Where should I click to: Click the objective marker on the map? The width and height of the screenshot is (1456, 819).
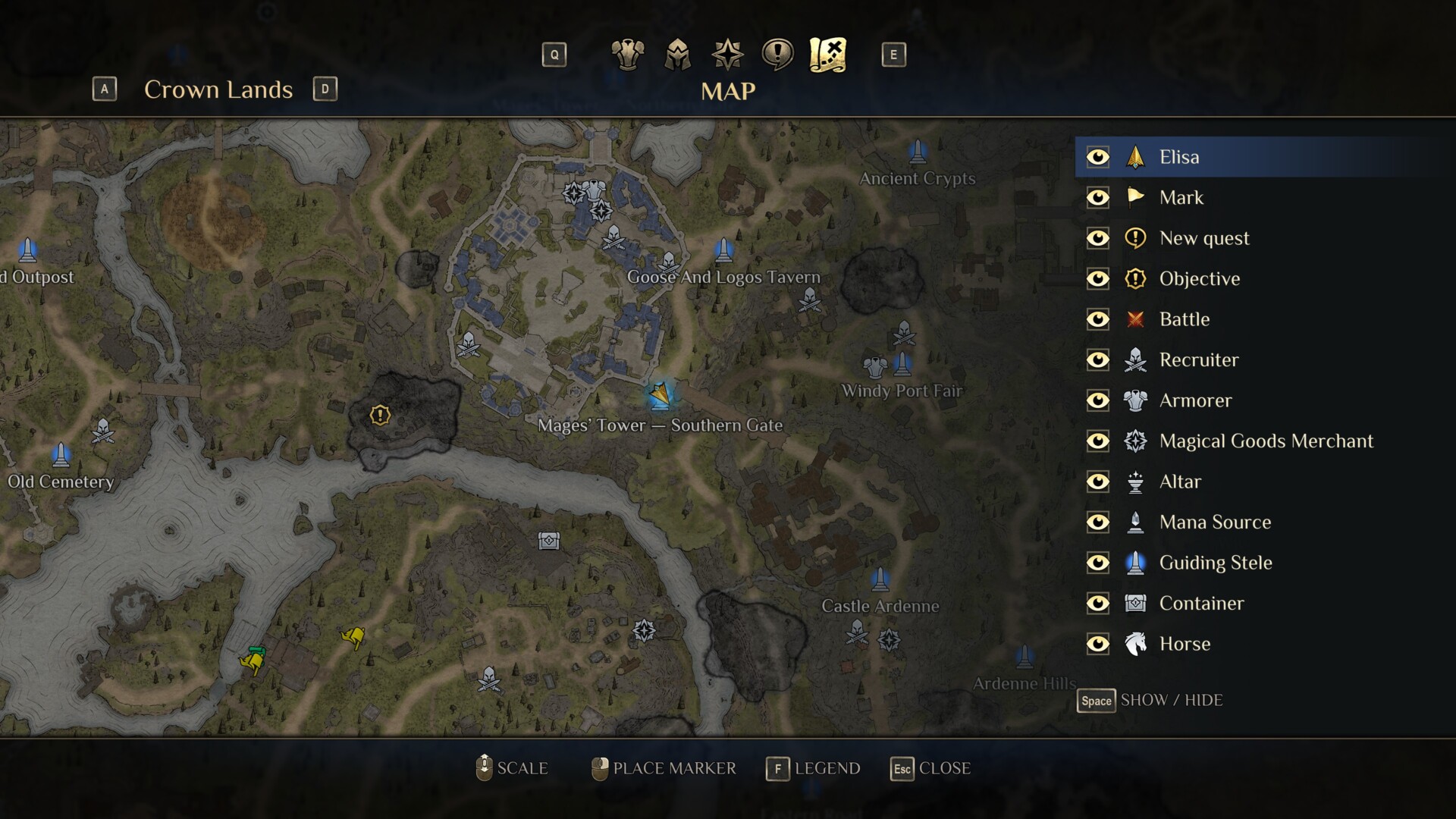point(380,415)
